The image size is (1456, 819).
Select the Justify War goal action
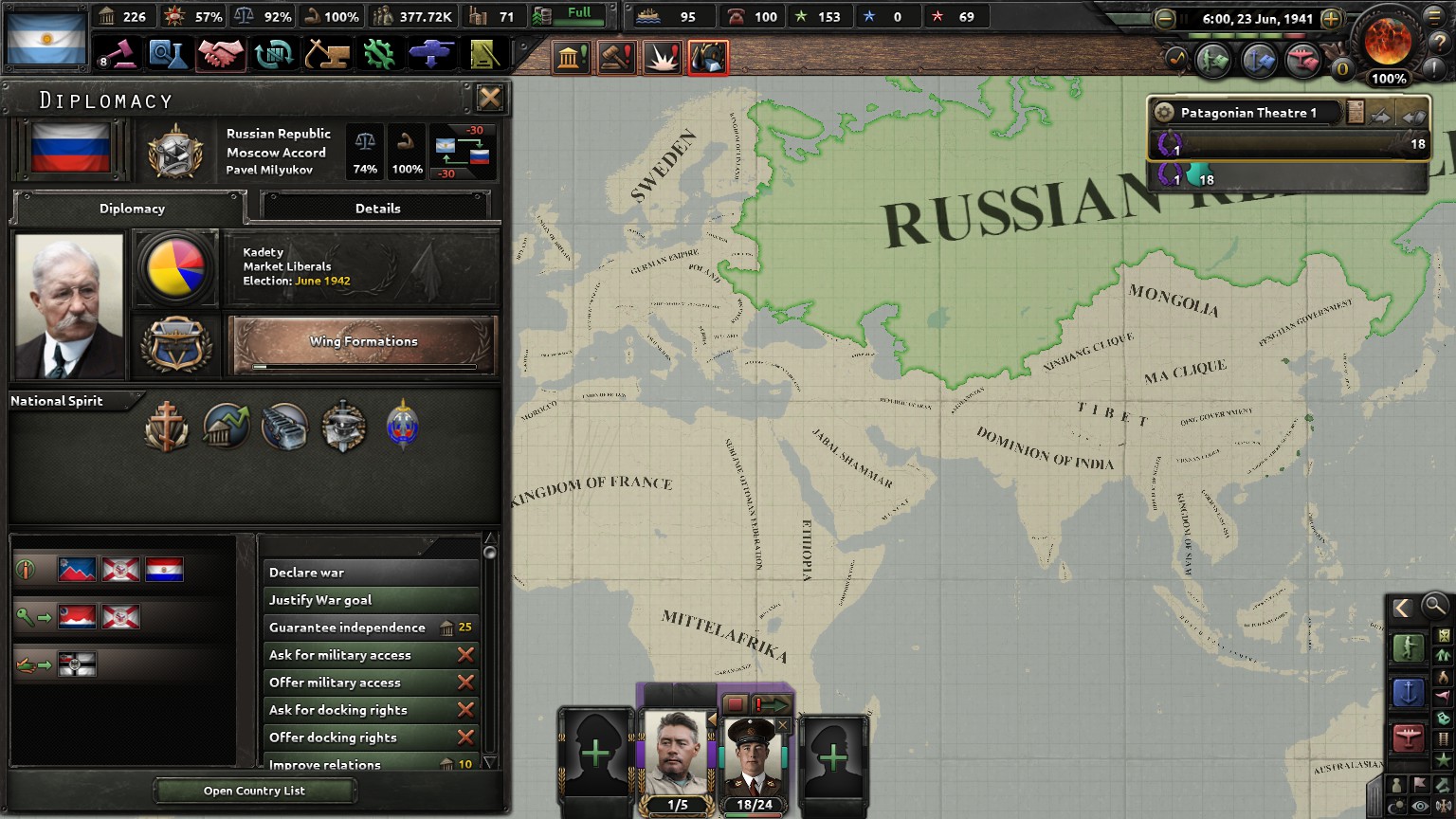pyautogui.click(x=320, y=599)
